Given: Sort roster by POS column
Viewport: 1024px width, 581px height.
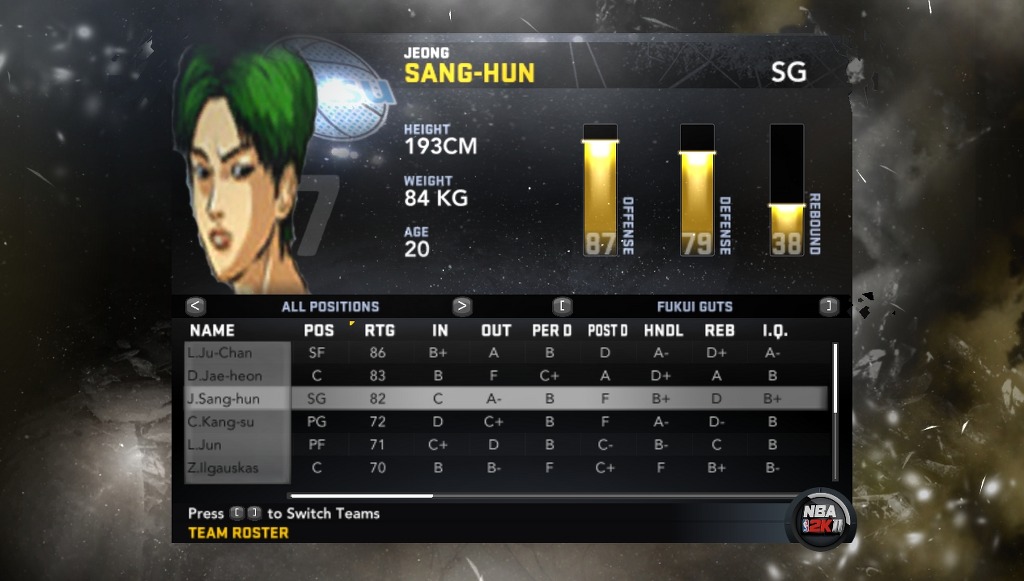Looking at the screenshot, I should [318, 330].
